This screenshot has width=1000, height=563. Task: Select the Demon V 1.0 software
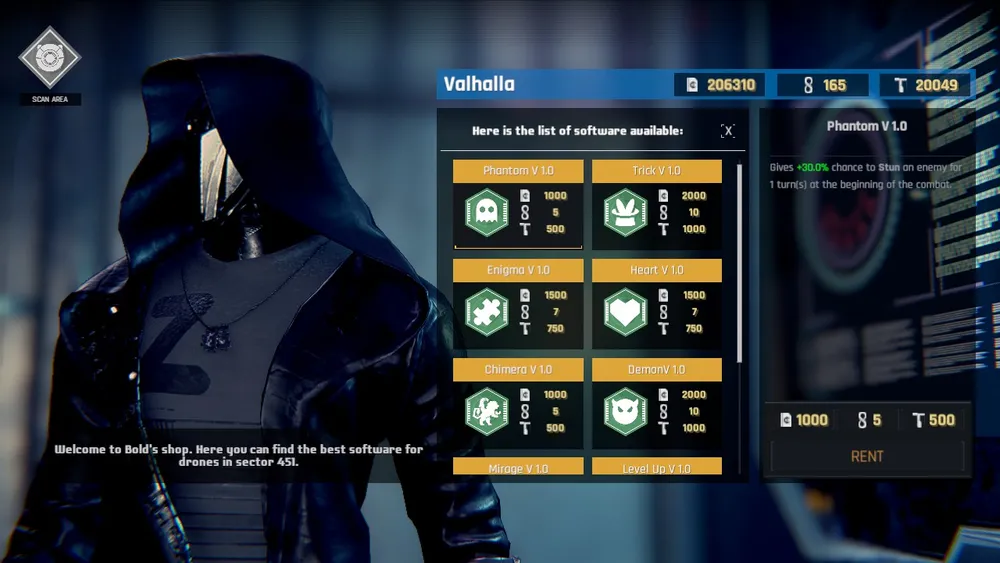tap(657, 403)
